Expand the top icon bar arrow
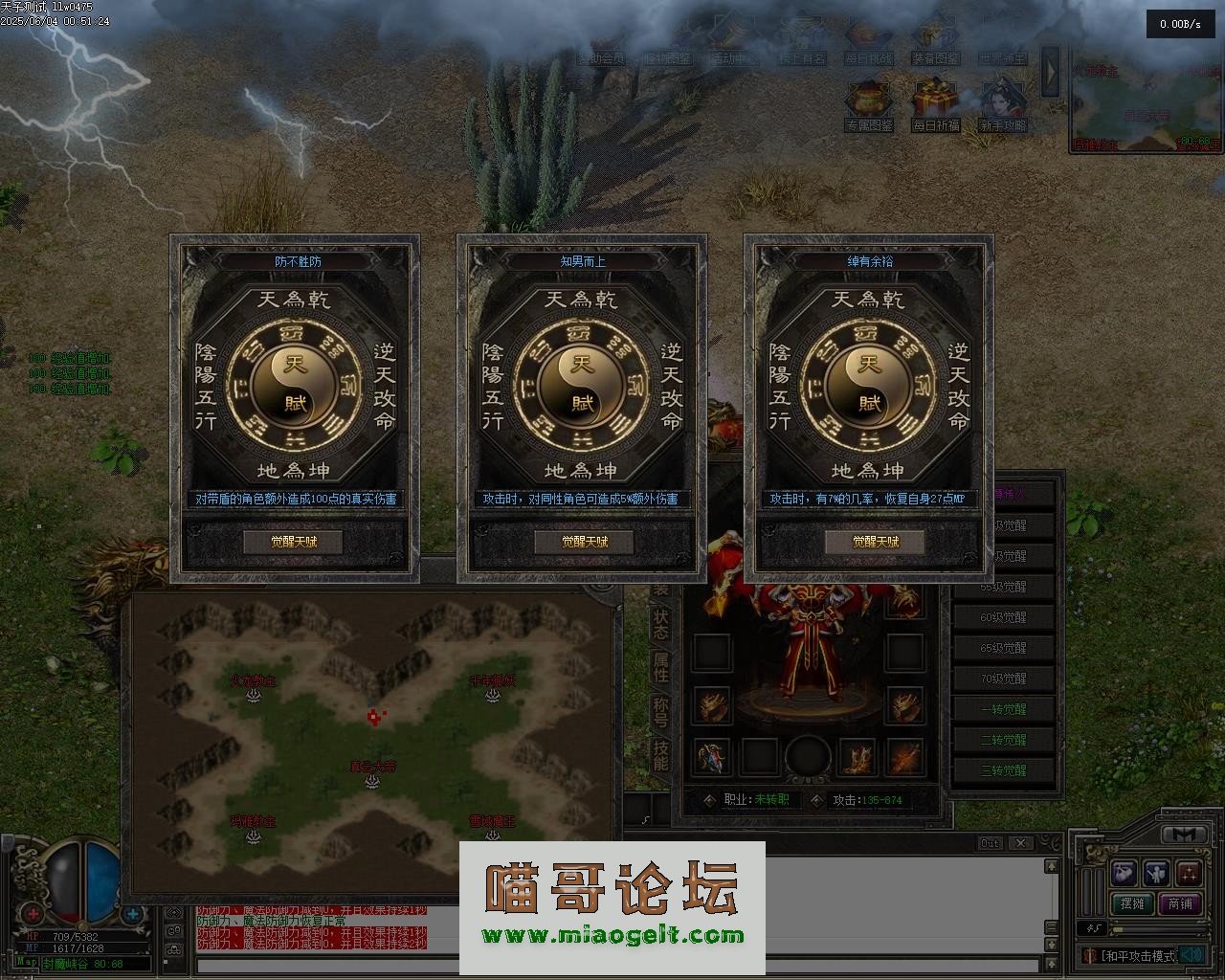This screenshot has width=1225, height=980. pyautogui.click(x=1050, y=71)
